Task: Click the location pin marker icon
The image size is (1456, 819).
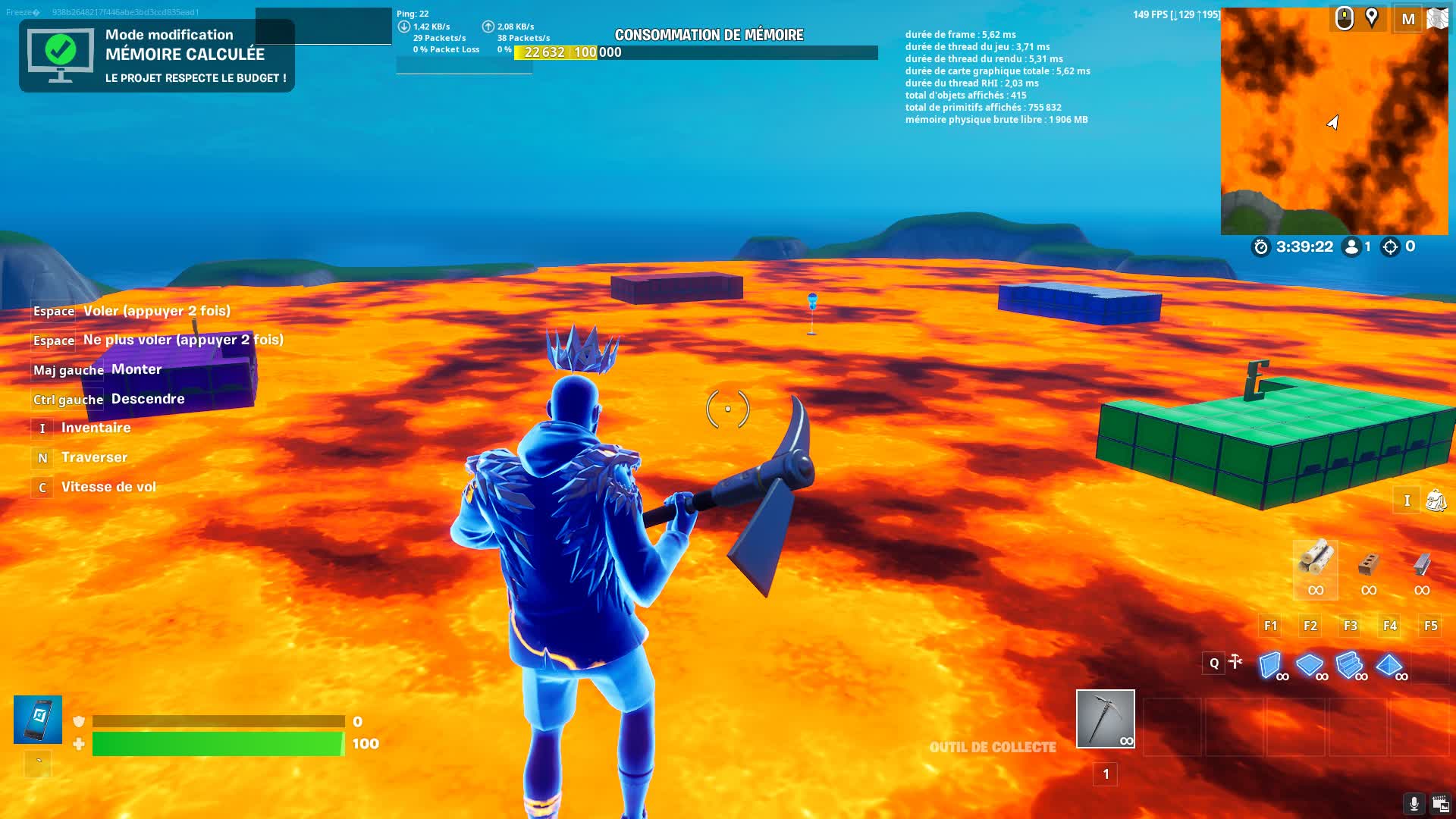Action: click(x=1373, y=17)
